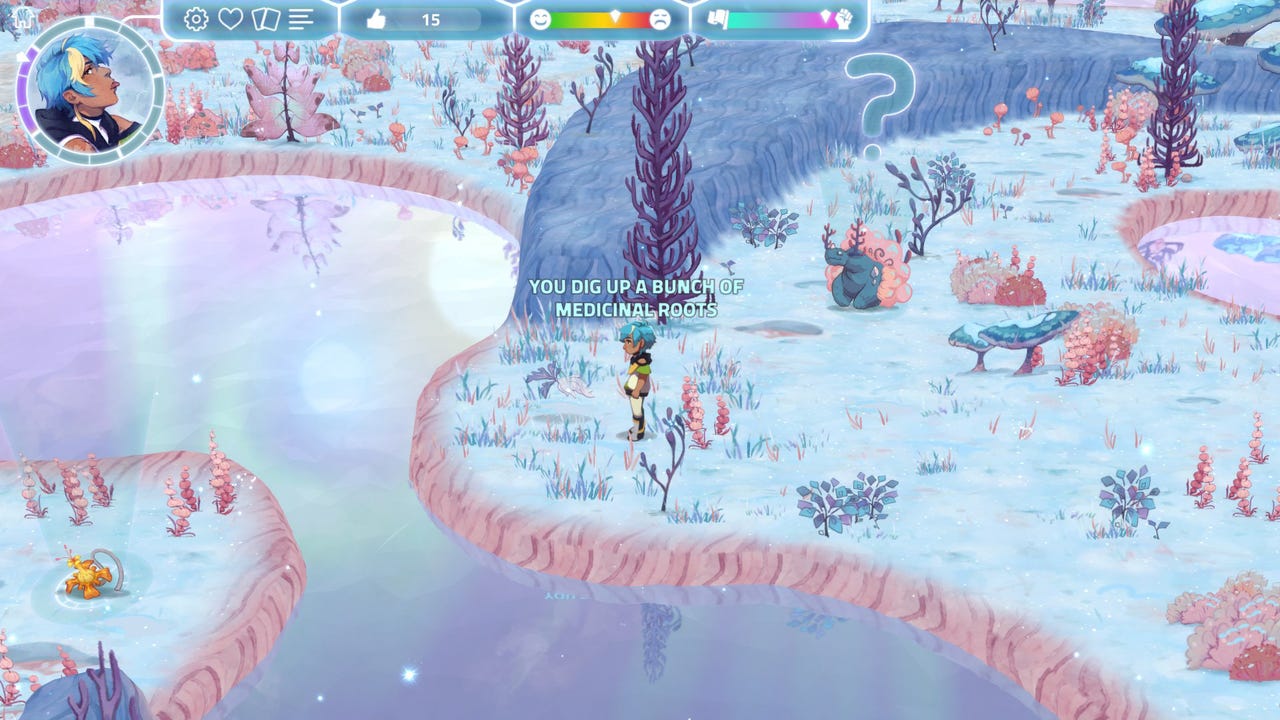Click the heart icon in top bar
Image resolution: width=1280 pixels, height=720 pixels.
(x=231, y=19)
